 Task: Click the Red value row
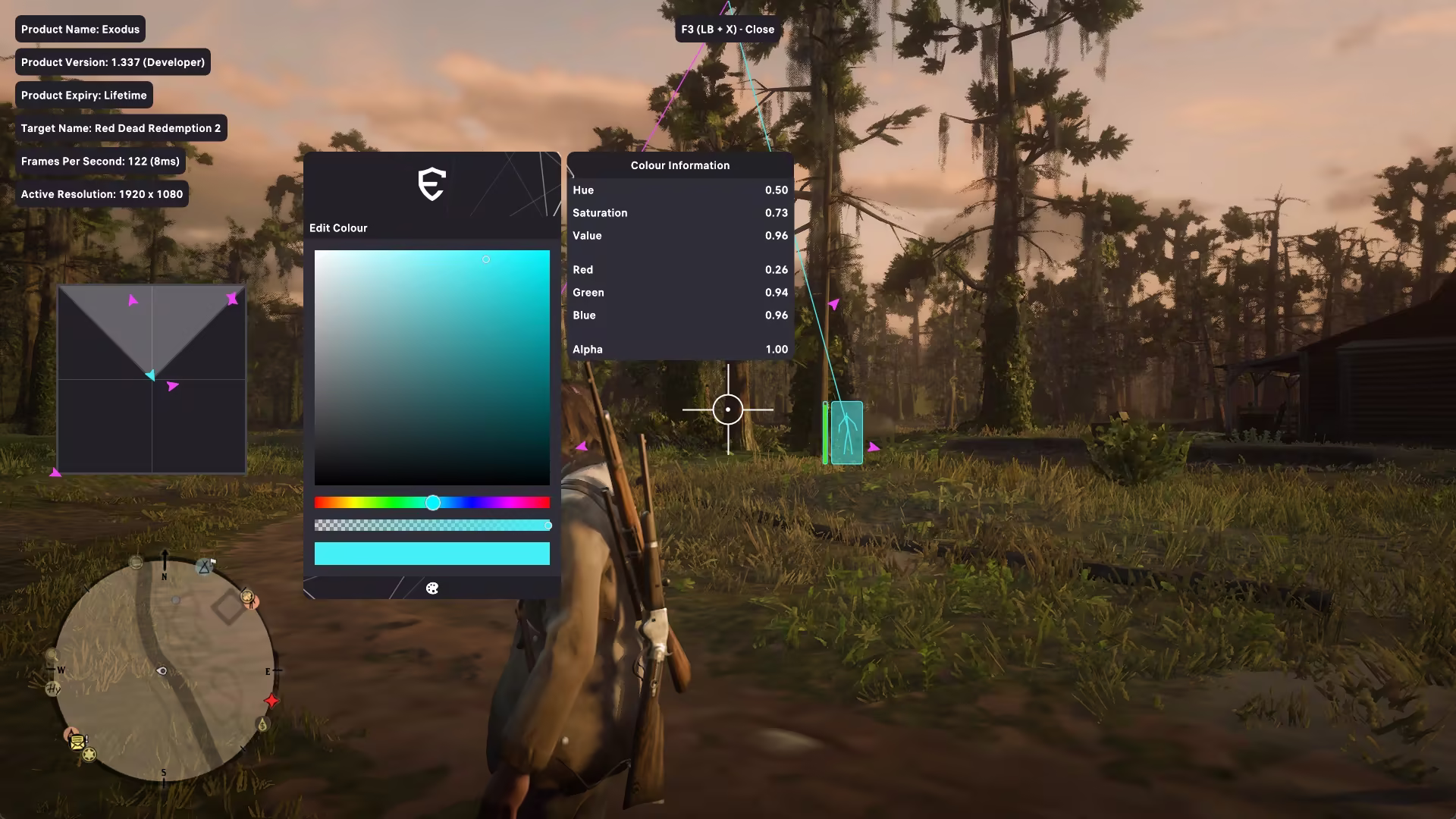pyautogui.click(x=679, y=270)
